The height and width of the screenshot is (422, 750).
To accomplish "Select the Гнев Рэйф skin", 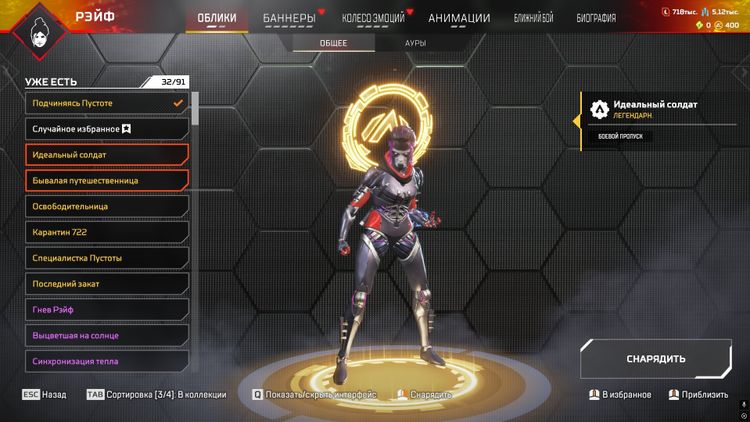I will click(x=107, y=310).
